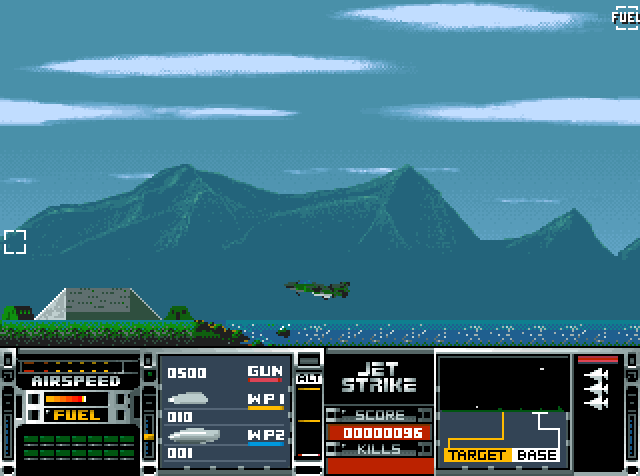Select the BASE radar label
This screenshot has width=640, height=476.
(537, 455)
